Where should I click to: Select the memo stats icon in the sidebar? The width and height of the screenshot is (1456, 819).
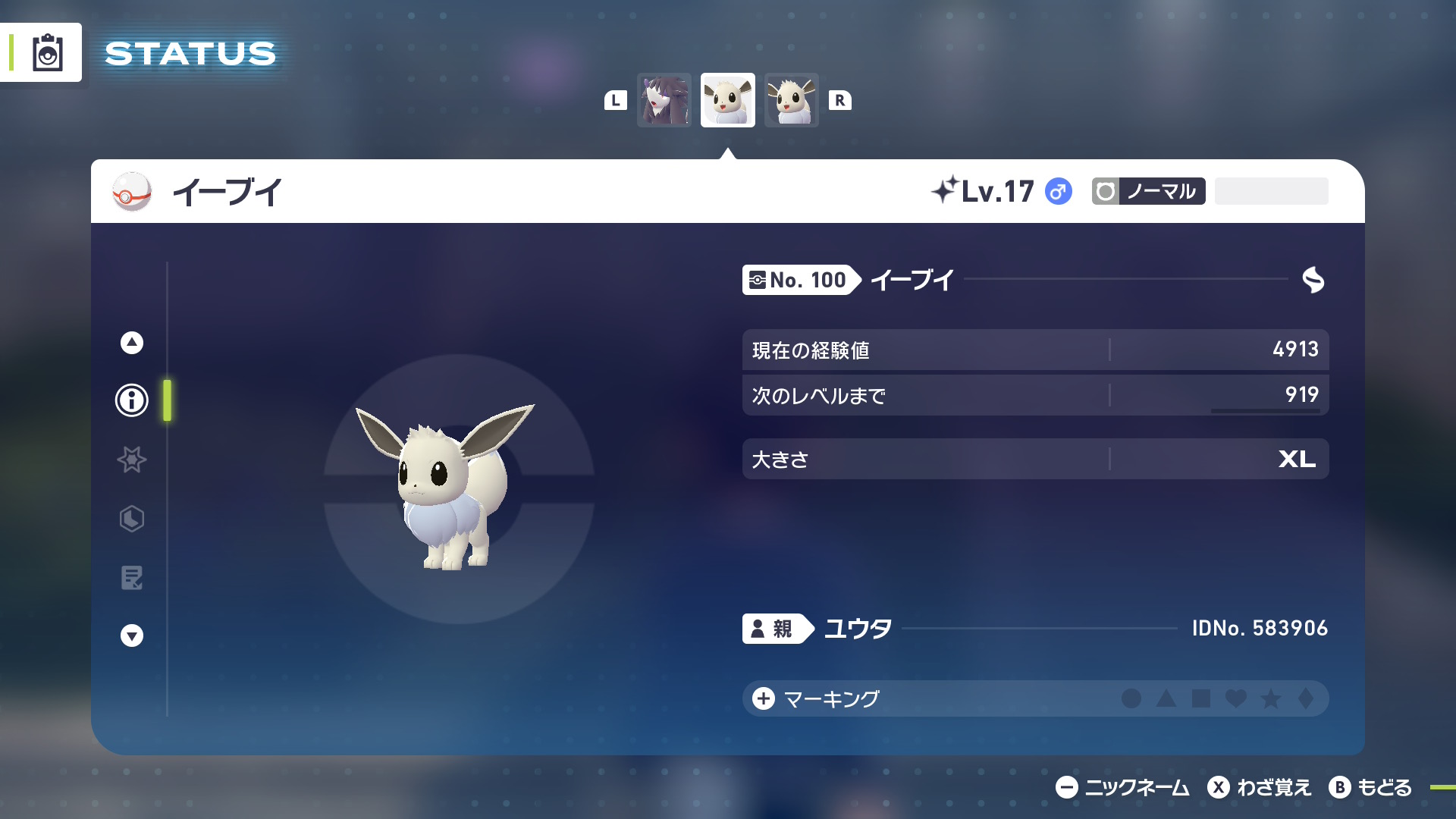pyautogui.click(x=130, y=579)
